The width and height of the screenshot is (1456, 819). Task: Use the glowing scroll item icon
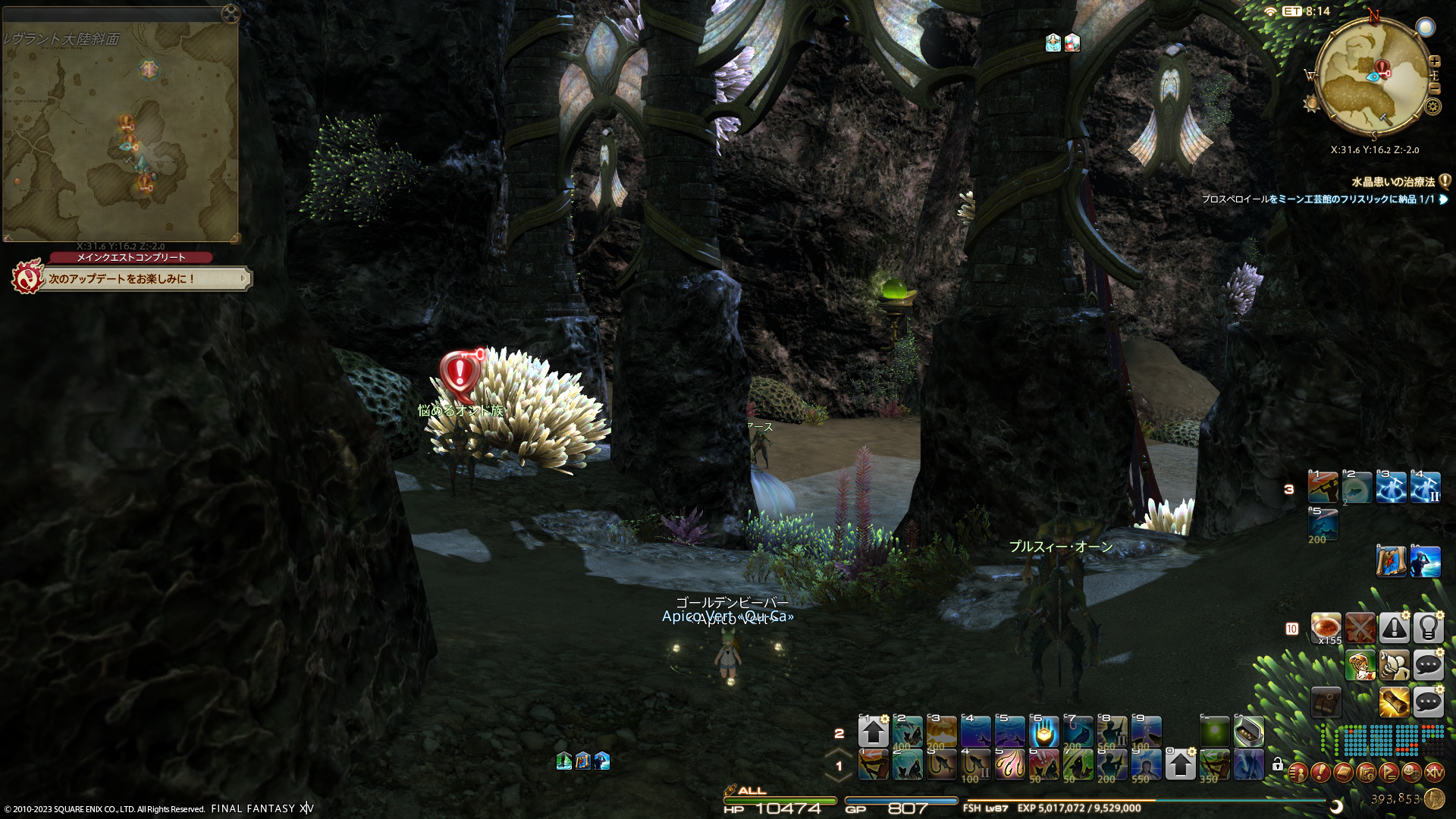click(x=1394, y=702)
